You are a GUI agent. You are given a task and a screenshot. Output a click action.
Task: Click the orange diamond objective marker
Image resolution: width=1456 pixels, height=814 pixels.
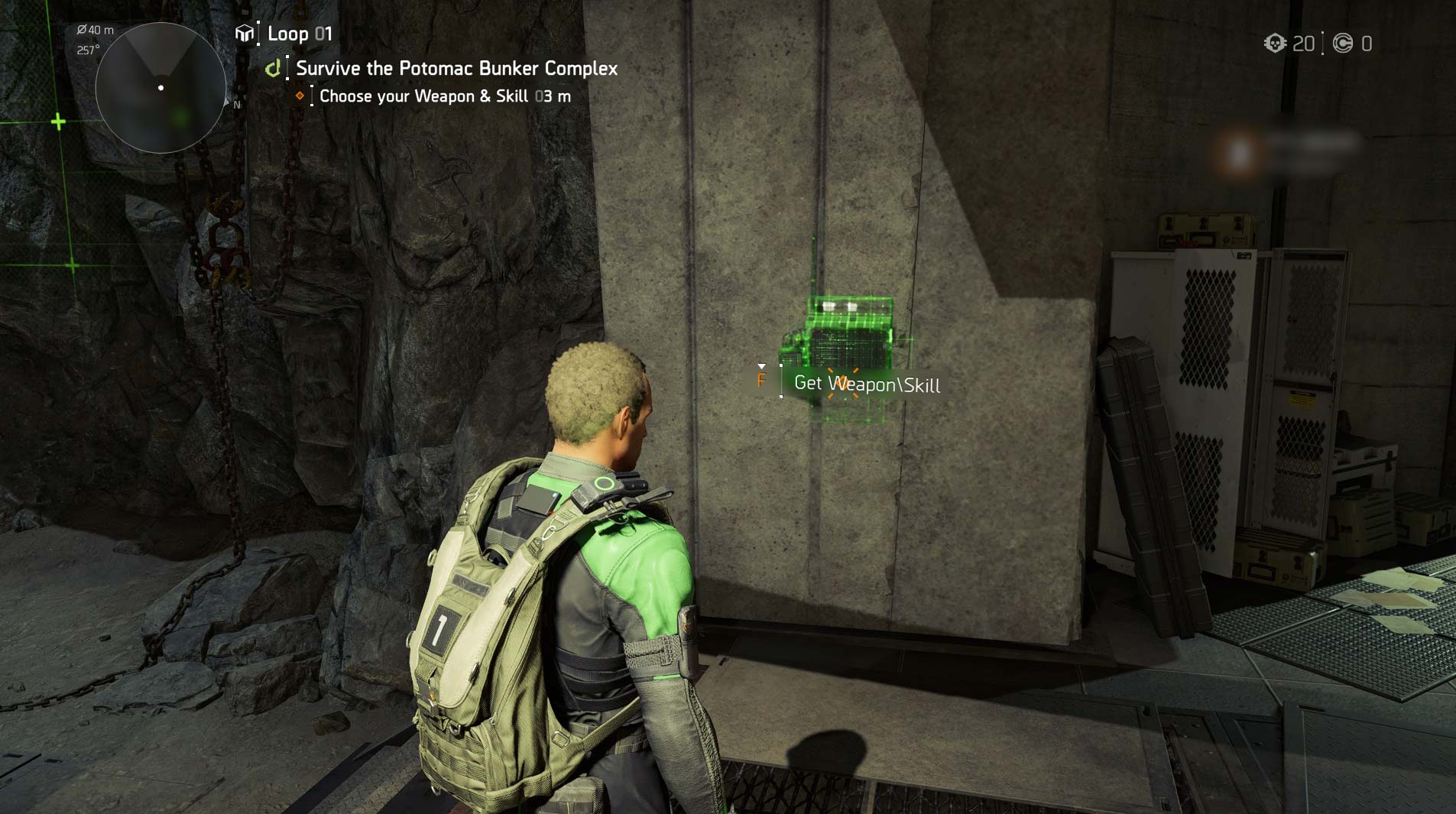point(301,96)
